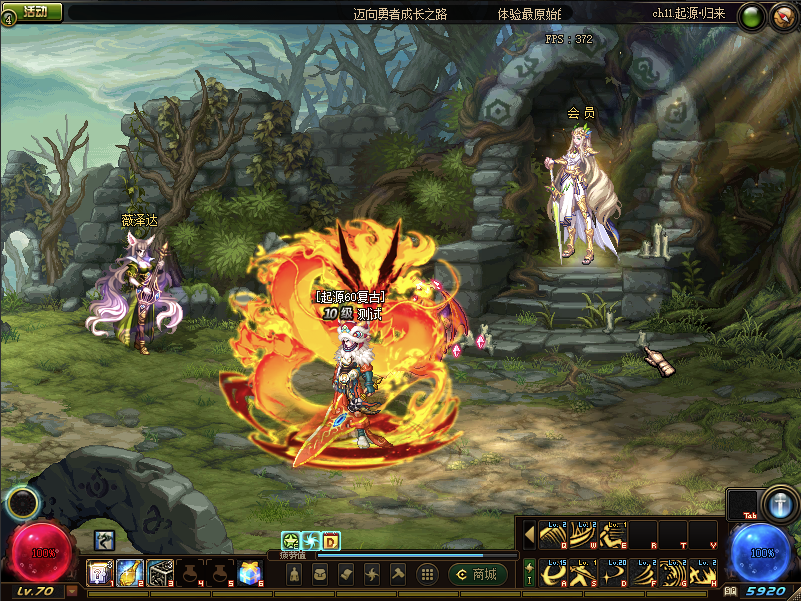Use the golden potion flask in slot 2
This screenshot has height=601, width=801.
[x=129, y=573]
